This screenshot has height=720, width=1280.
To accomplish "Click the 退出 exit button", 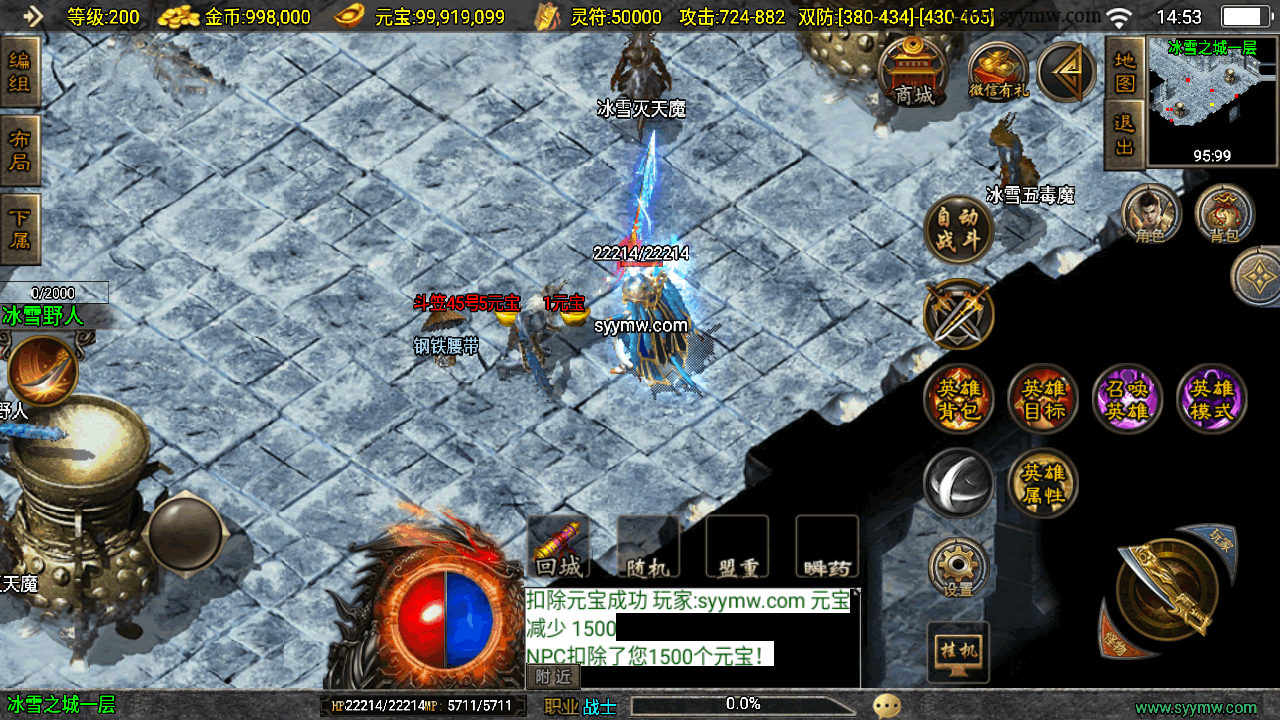I will [x=1125, y=135].
